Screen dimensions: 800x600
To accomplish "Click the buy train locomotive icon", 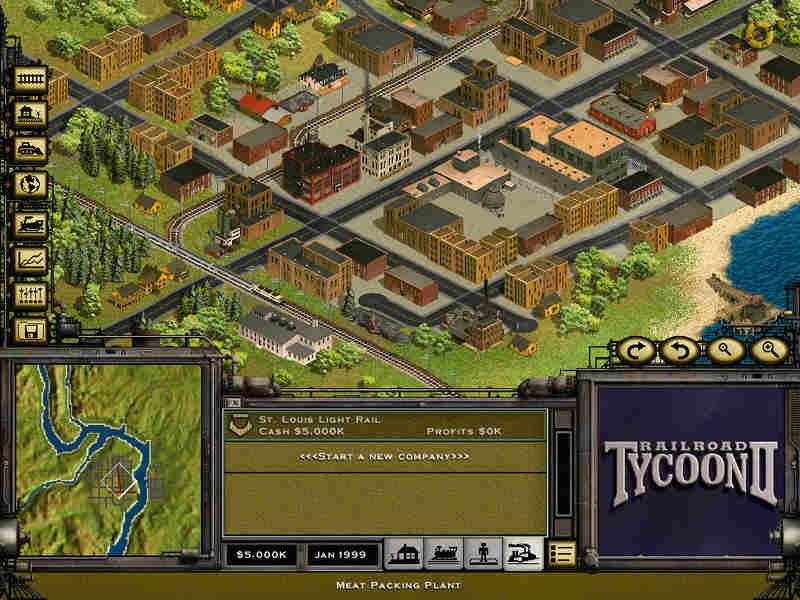I will coord(31,223).
